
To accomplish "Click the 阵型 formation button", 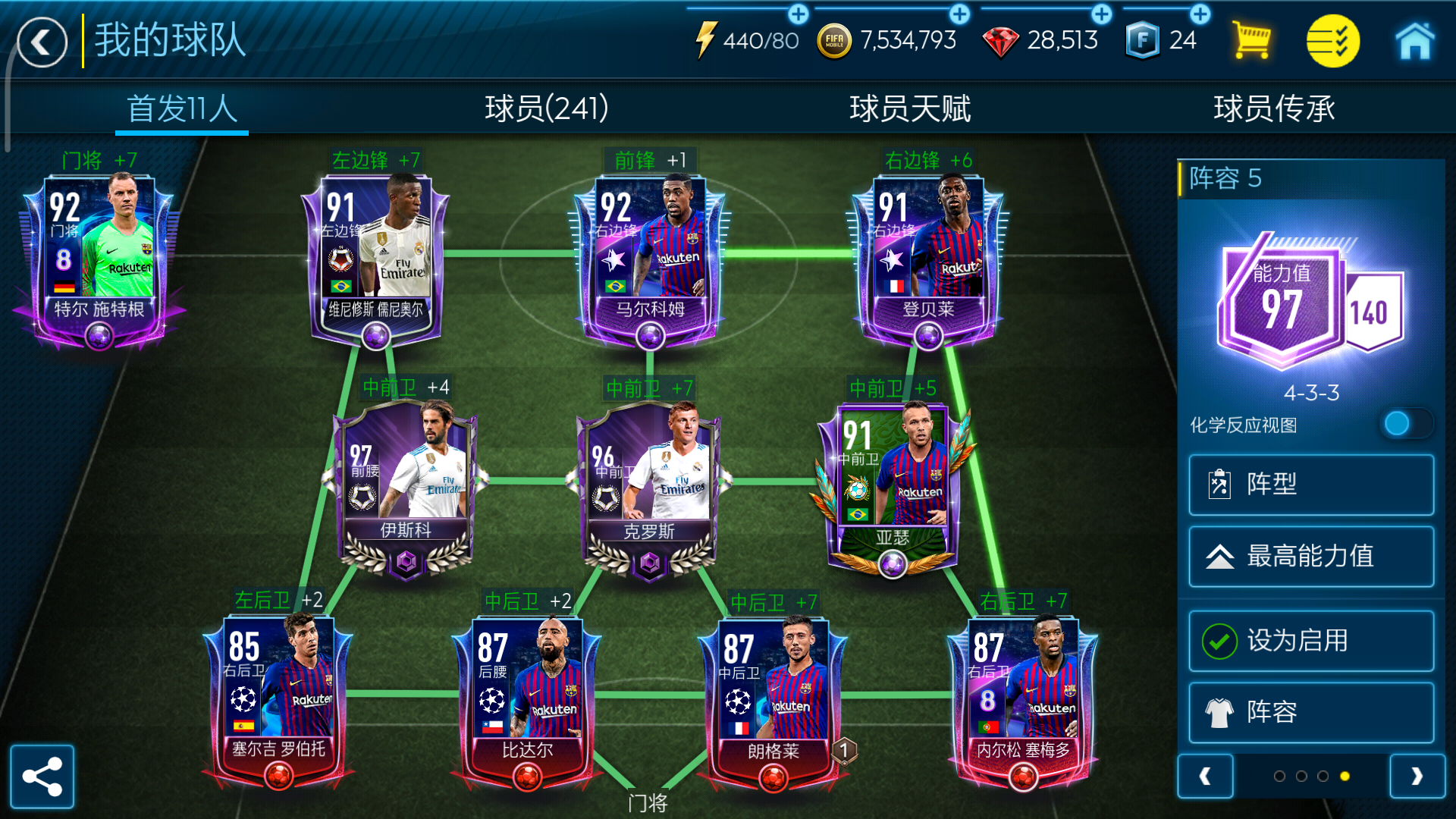I will click(x=1310, y=485).
